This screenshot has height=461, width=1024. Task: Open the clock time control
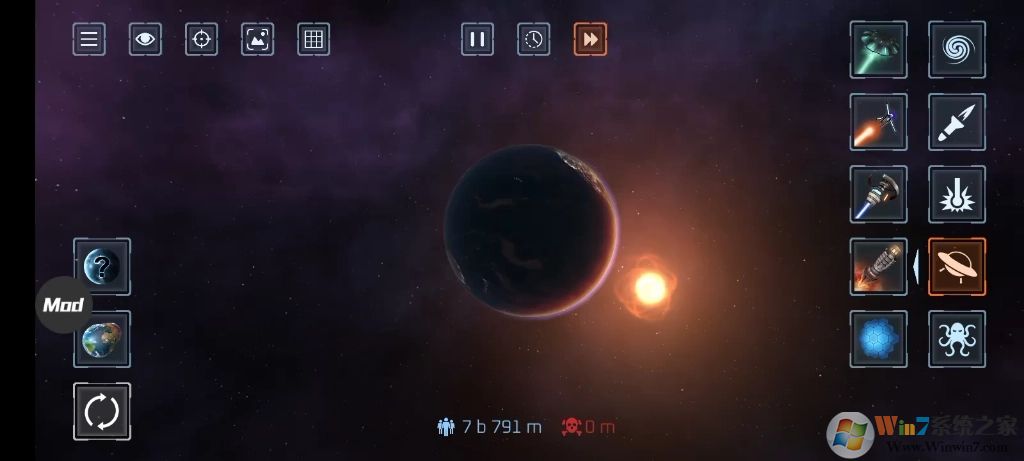pos(534,39)
